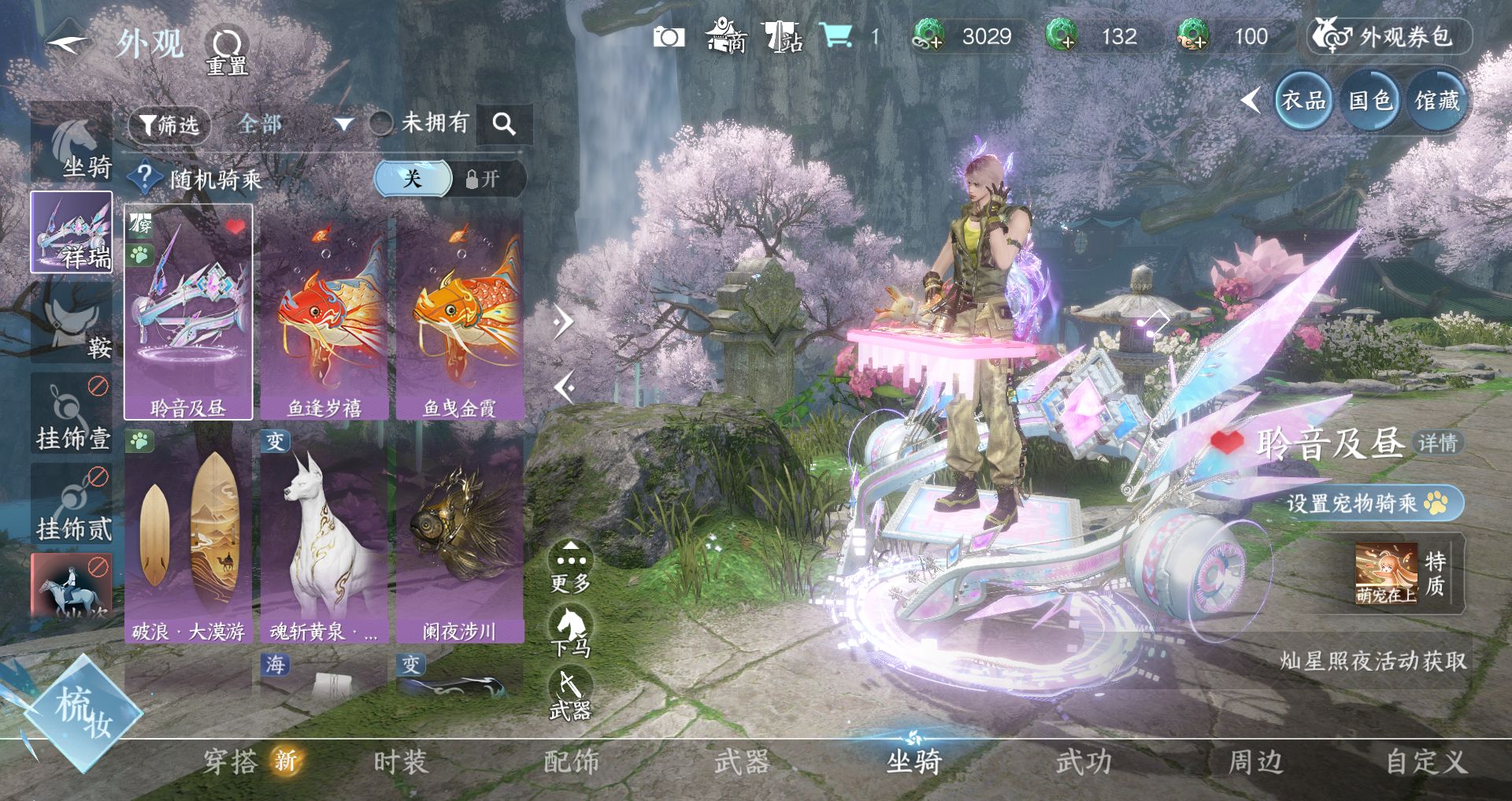
Task: Switch to the 鞍 saddle category
Action: pos(72,324)
